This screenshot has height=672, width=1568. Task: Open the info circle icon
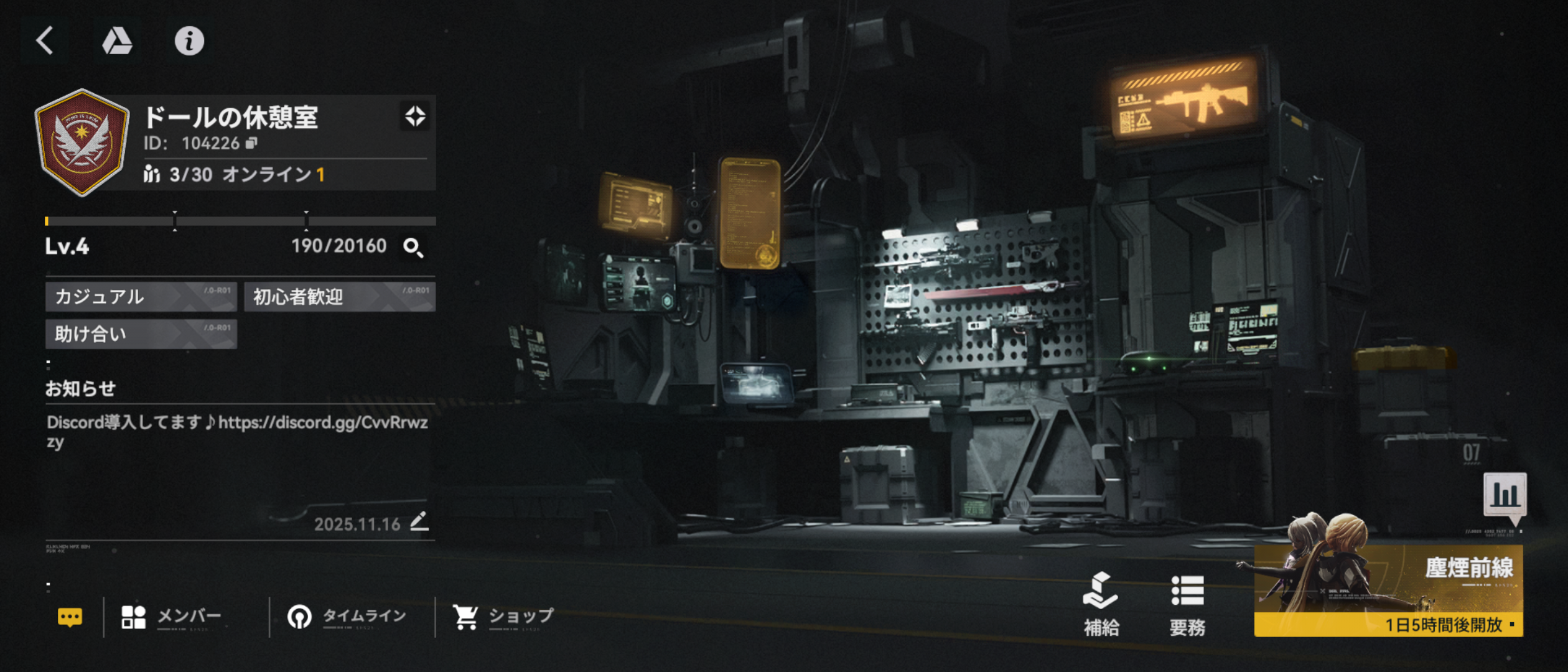189,41
